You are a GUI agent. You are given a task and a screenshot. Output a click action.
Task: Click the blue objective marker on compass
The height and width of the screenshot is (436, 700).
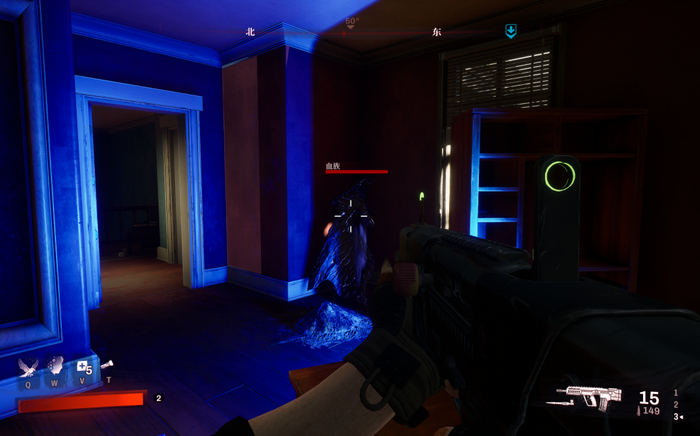pyautogui.click(x=511, y=31)
